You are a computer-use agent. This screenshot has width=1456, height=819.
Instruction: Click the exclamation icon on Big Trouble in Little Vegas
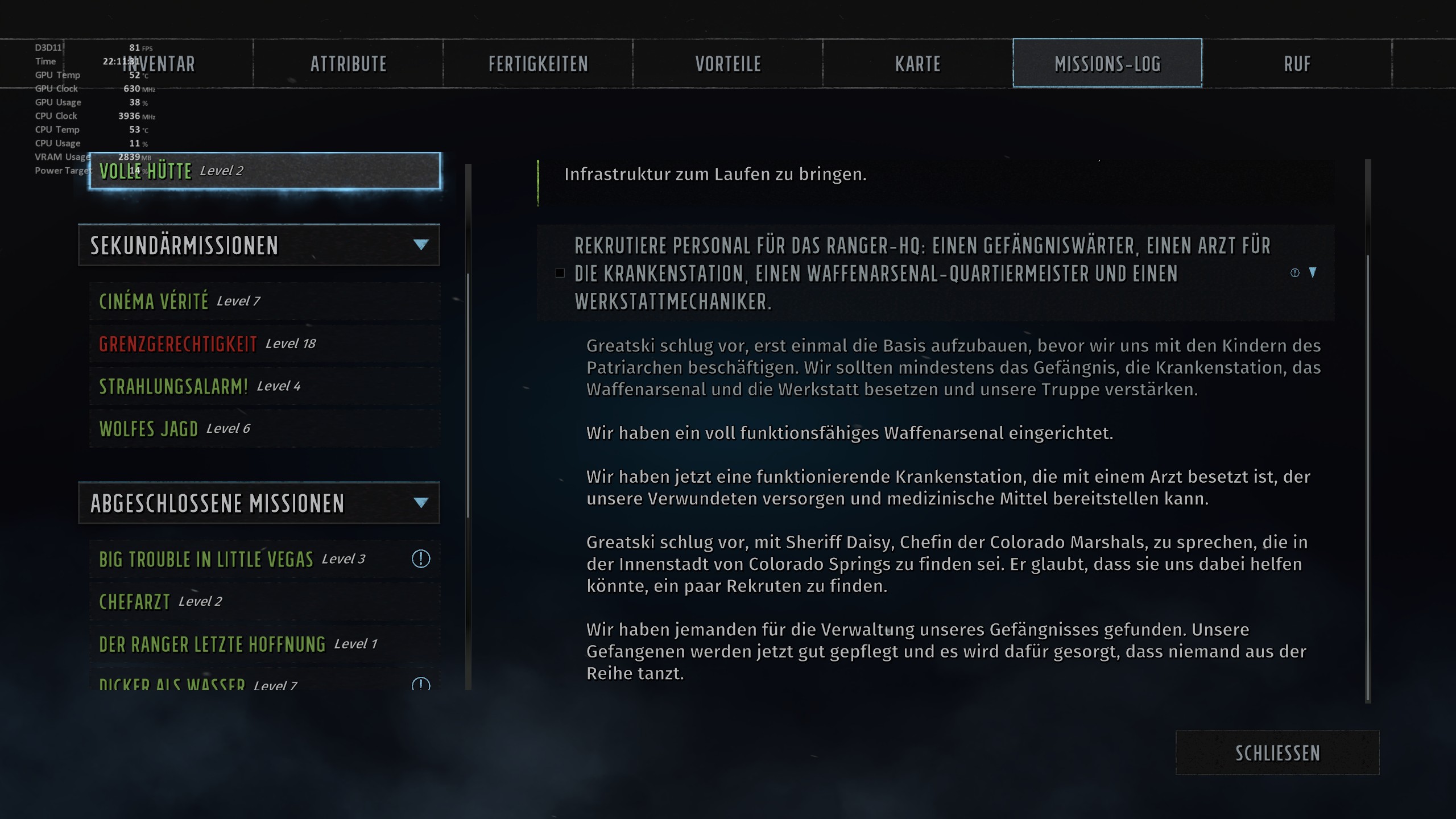pos(420,558)
